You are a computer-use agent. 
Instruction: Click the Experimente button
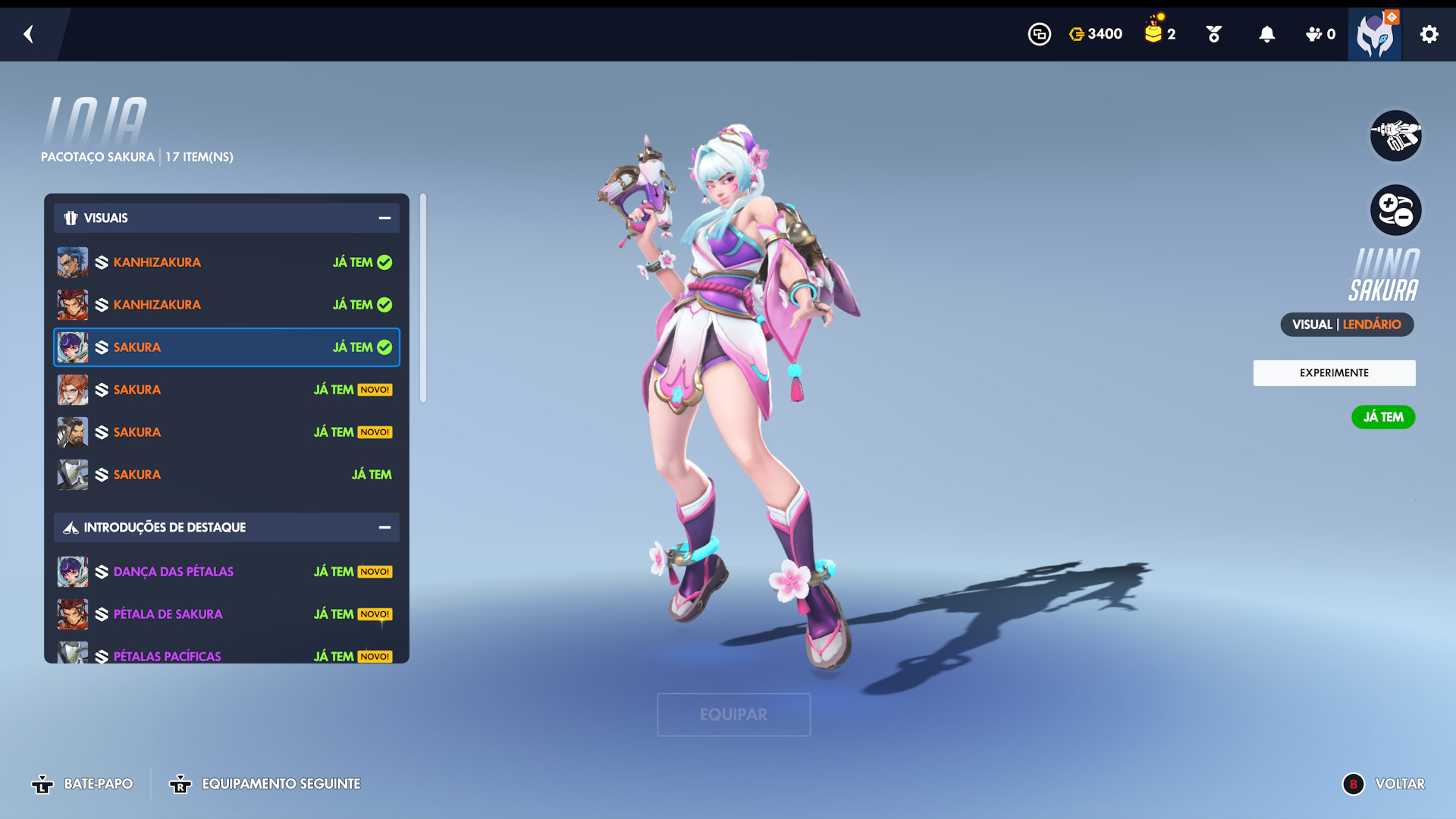[1334, 373]
